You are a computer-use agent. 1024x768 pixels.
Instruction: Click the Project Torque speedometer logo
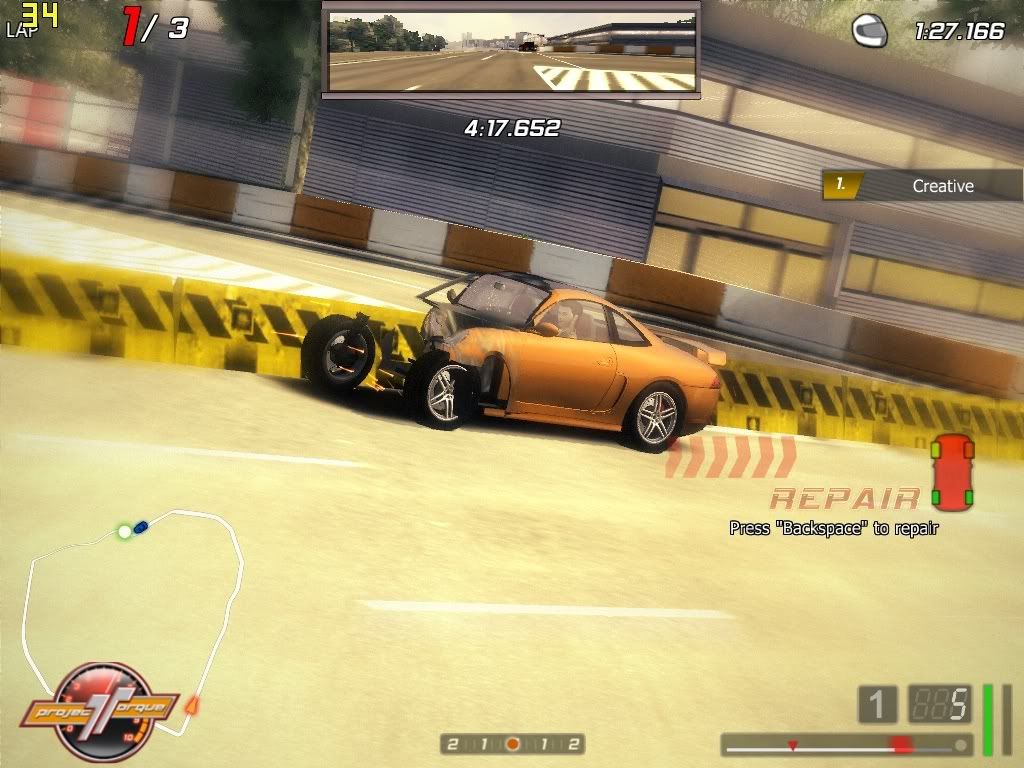pos(100,712)
